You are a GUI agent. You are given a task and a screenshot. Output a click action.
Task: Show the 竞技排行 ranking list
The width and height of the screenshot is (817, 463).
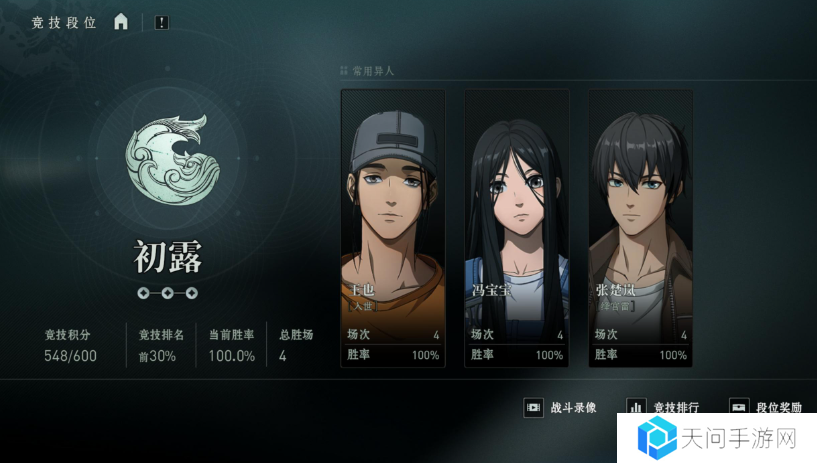point(663,407)
